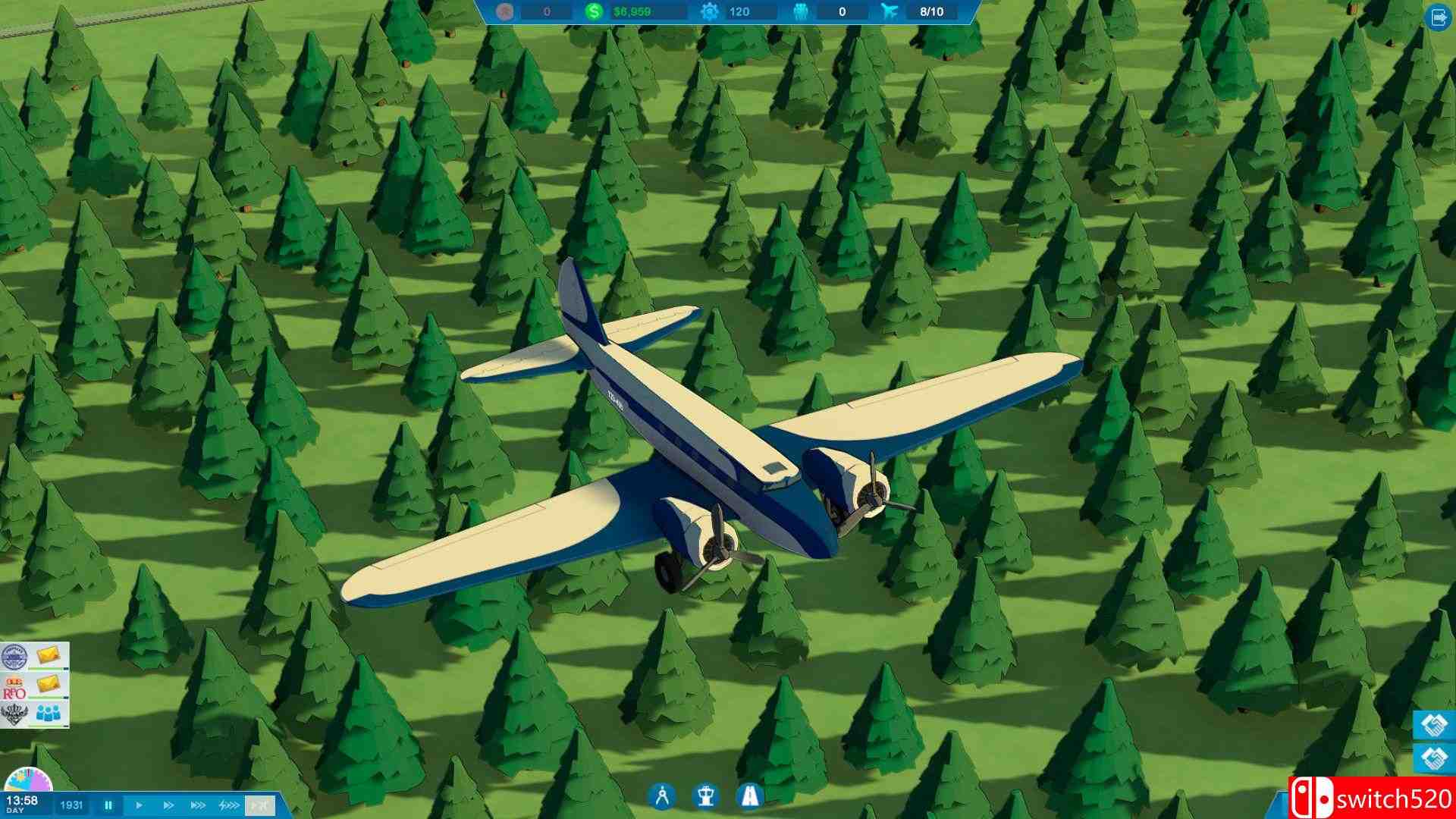Click the green dollar money icon
The image size is (1456, 819).
pos(595,12)
